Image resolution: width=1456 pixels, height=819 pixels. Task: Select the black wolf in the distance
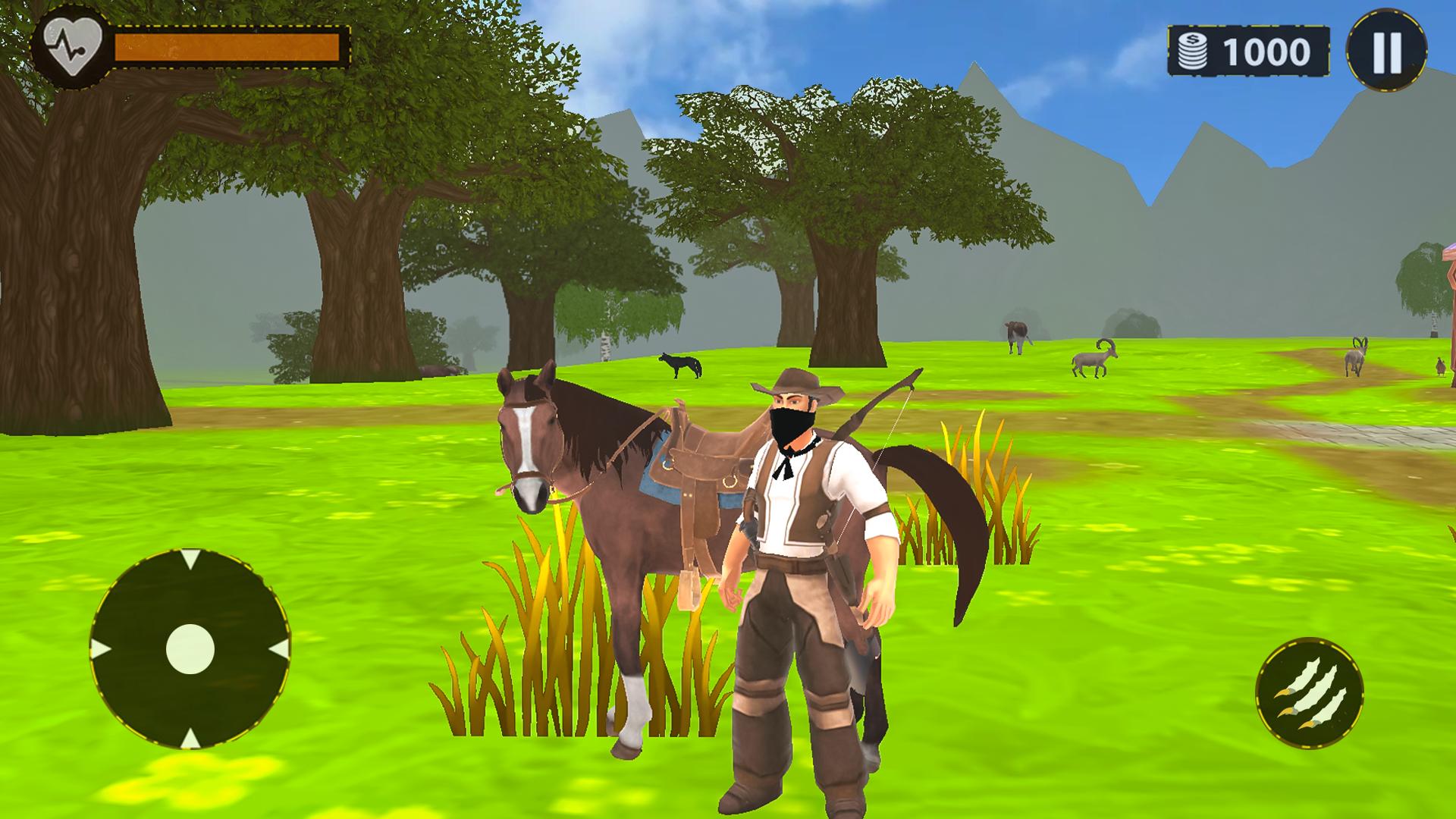pyautogui.click(x=681, y=366)
